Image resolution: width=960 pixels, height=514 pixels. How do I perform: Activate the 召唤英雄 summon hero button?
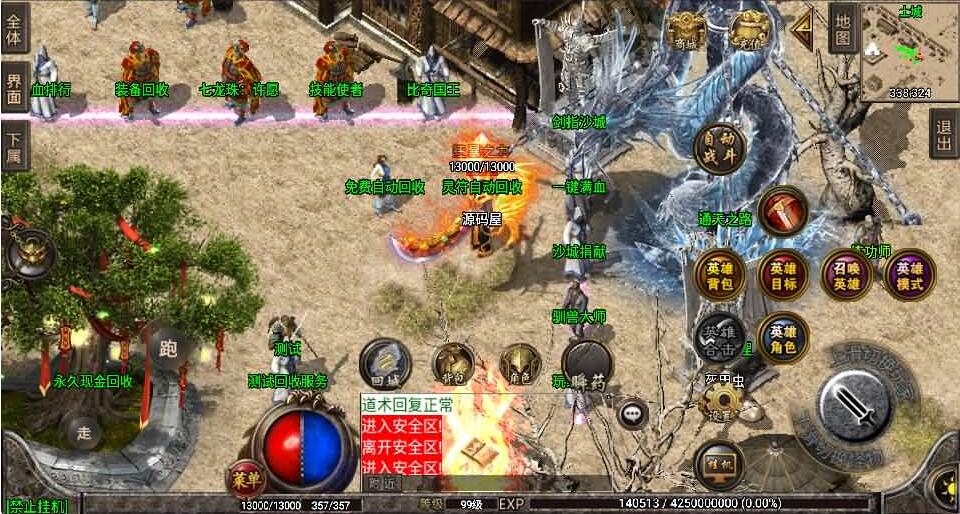847,276
